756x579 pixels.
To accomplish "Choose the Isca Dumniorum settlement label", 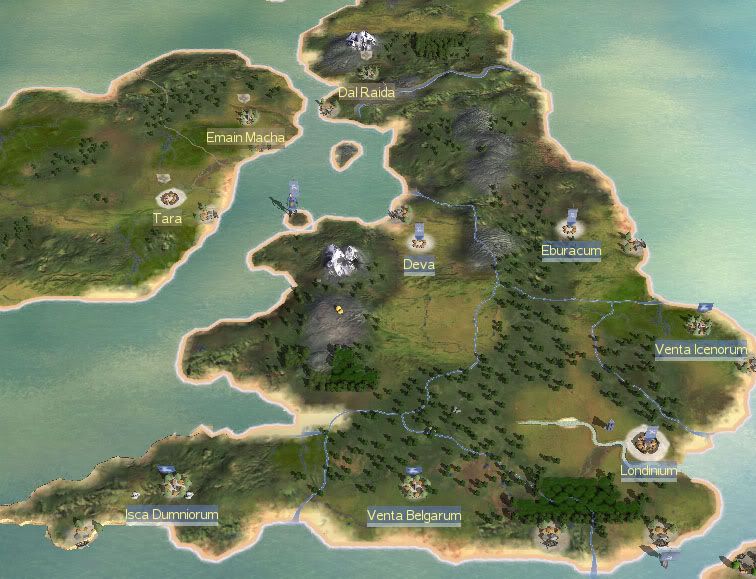I will point(171,515).
